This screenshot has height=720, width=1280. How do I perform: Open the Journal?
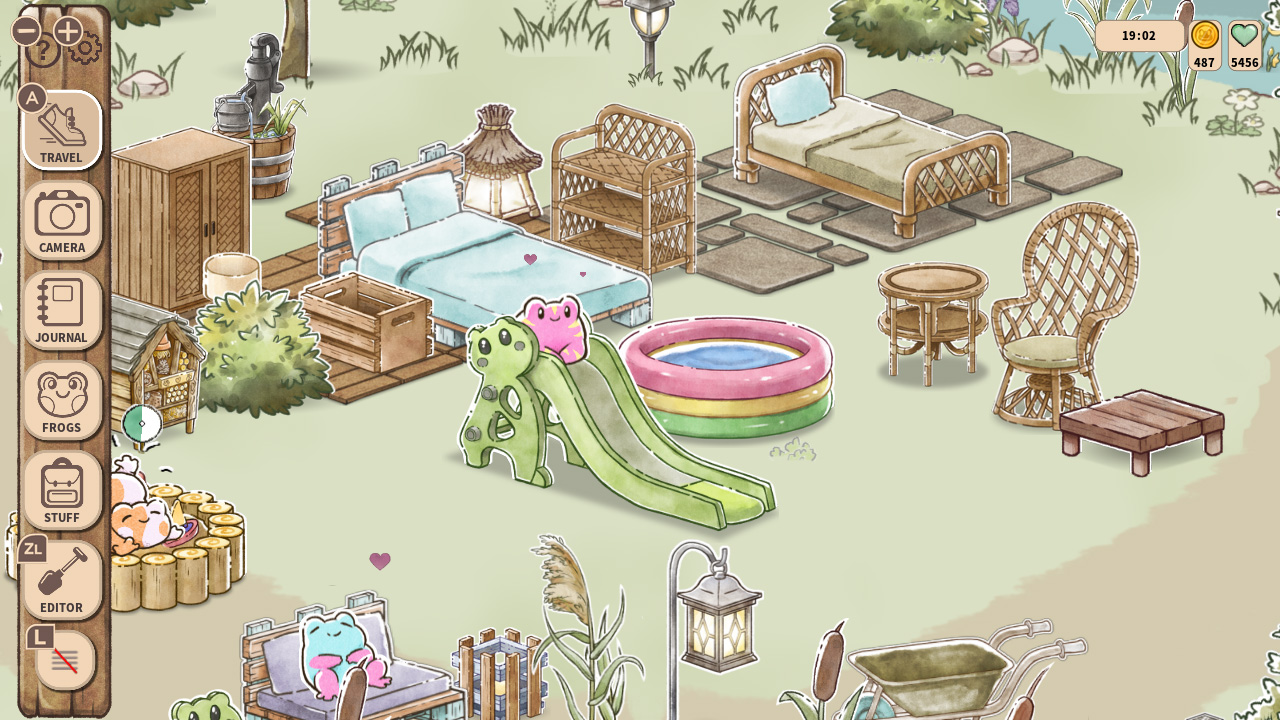coord(61,310)
